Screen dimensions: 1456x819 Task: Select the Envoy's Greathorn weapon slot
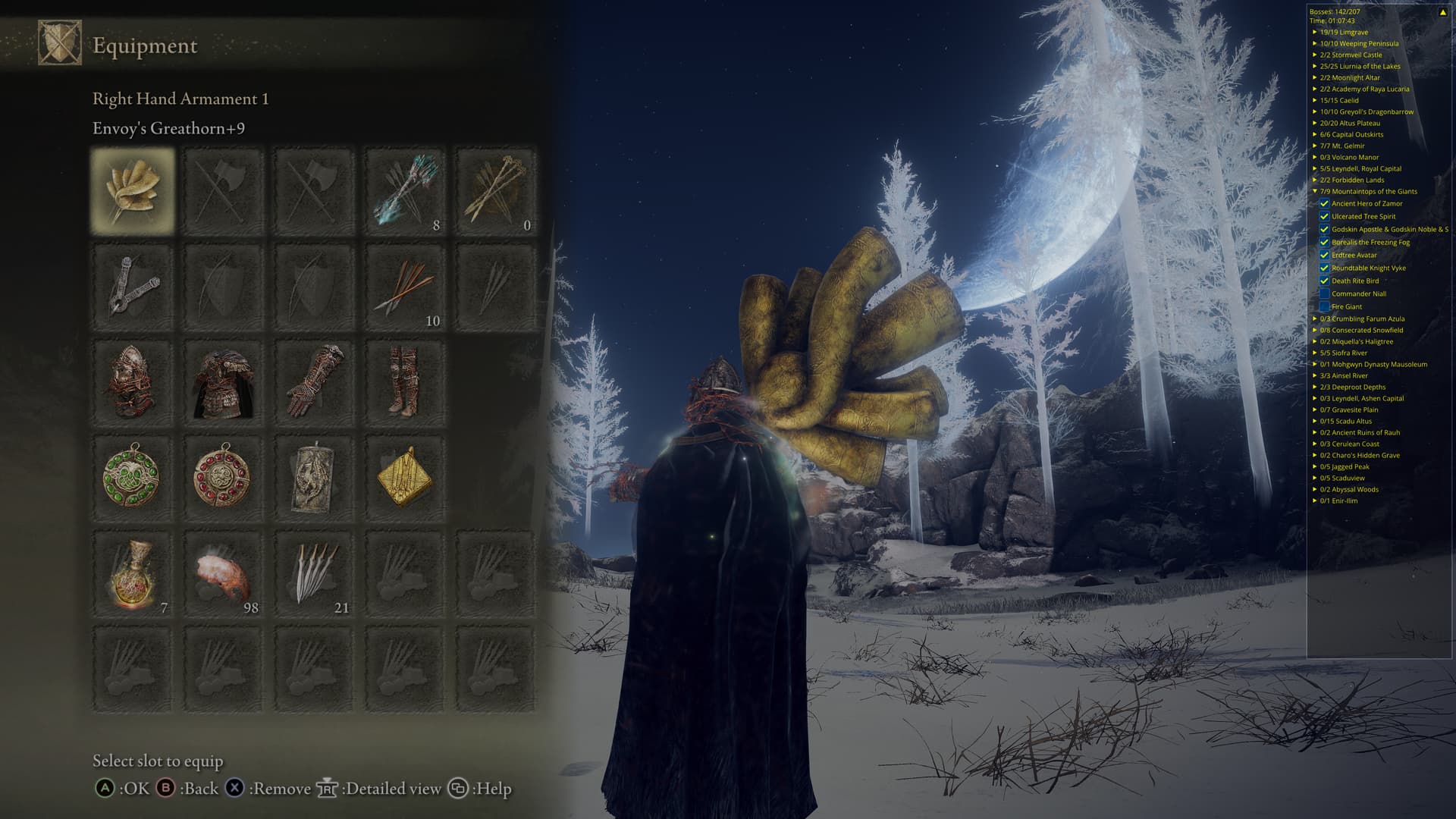pyautogui.click(x=133, y=190)
